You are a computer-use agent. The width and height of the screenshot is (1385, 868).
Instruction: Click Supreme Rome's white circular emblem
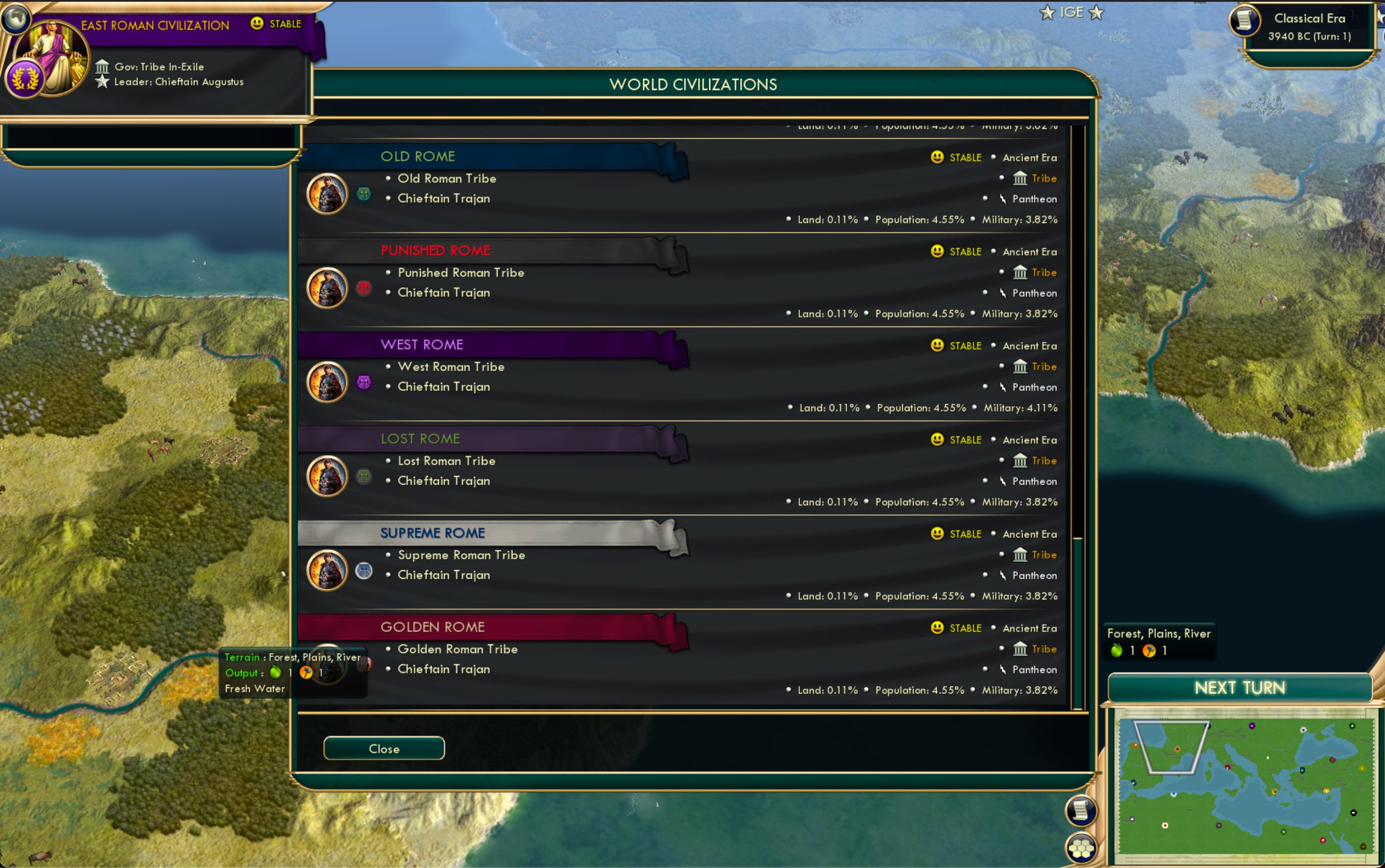pos(364,571)
